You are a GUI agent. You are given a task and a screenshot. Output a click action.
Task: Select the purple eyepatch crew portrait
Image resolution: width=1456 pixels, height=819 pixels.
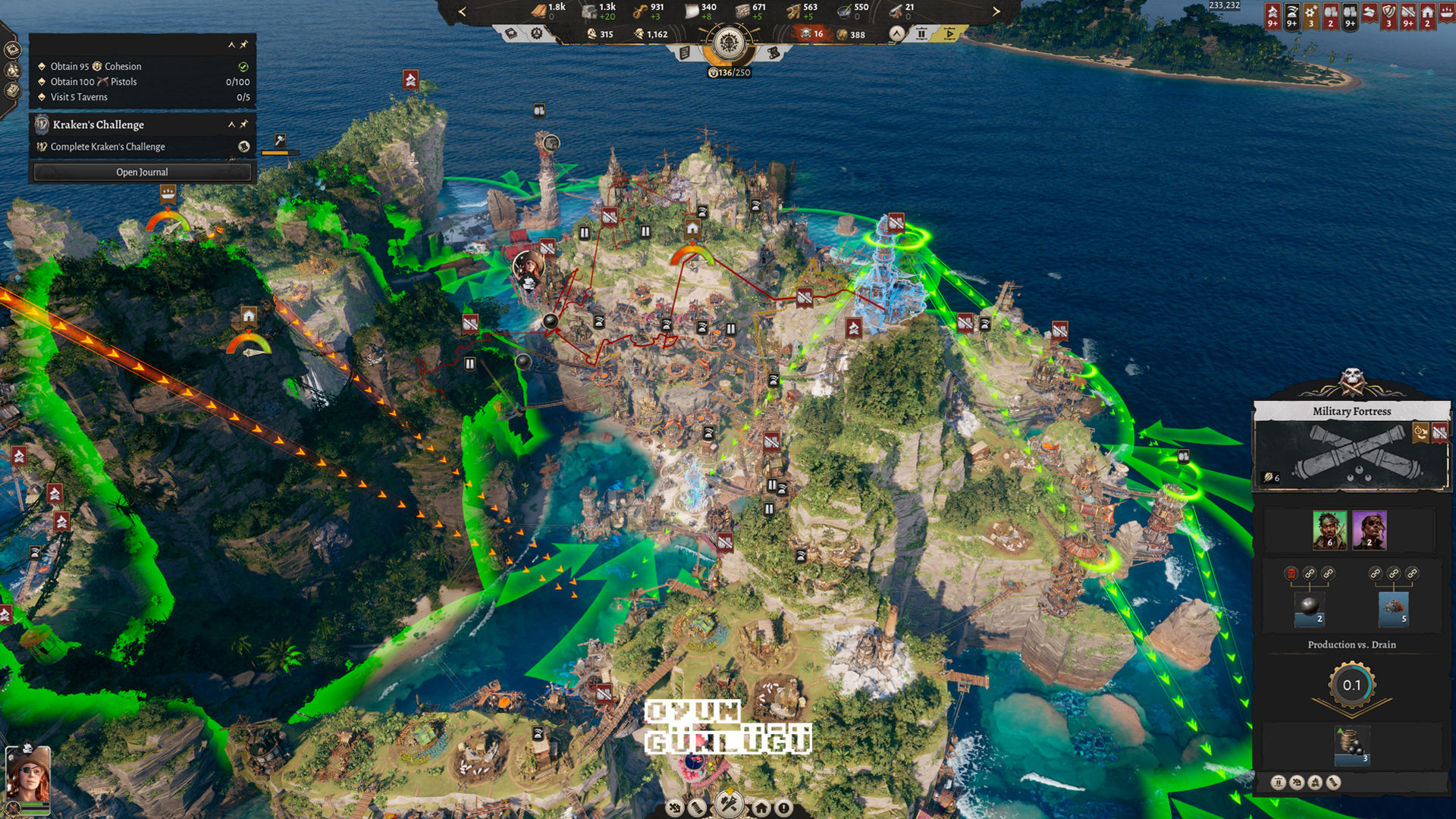[1370, 529]
